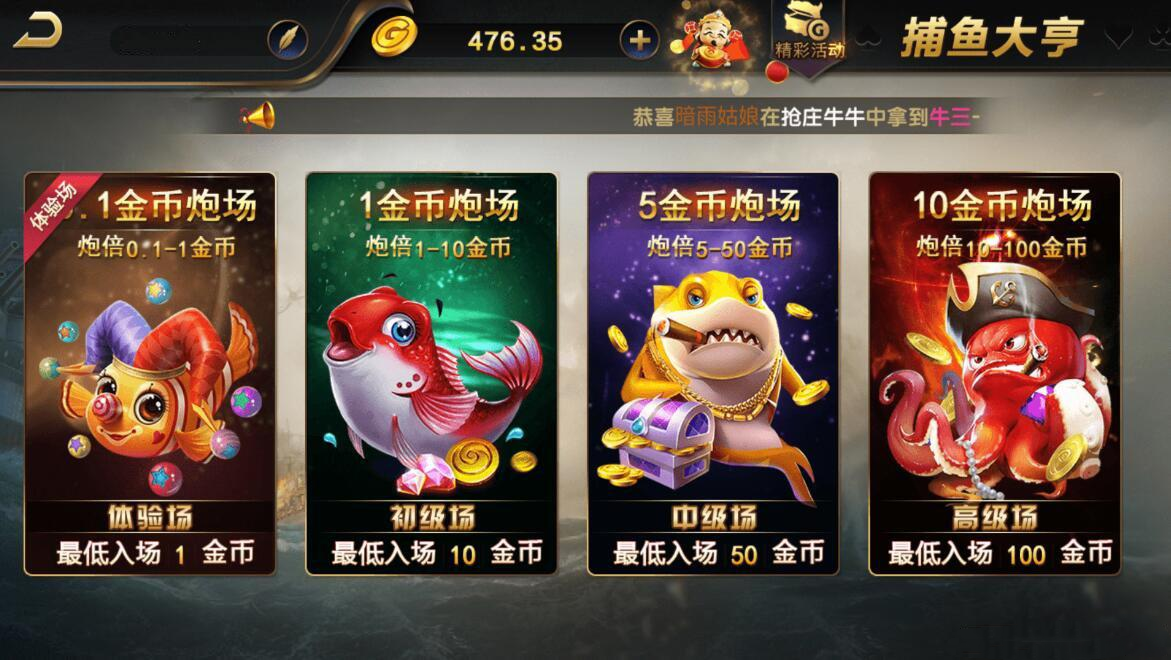Choose the 初级场 1 gold cannon room
Viewport: 1171px width, 660px height.
tap(431, 373)
